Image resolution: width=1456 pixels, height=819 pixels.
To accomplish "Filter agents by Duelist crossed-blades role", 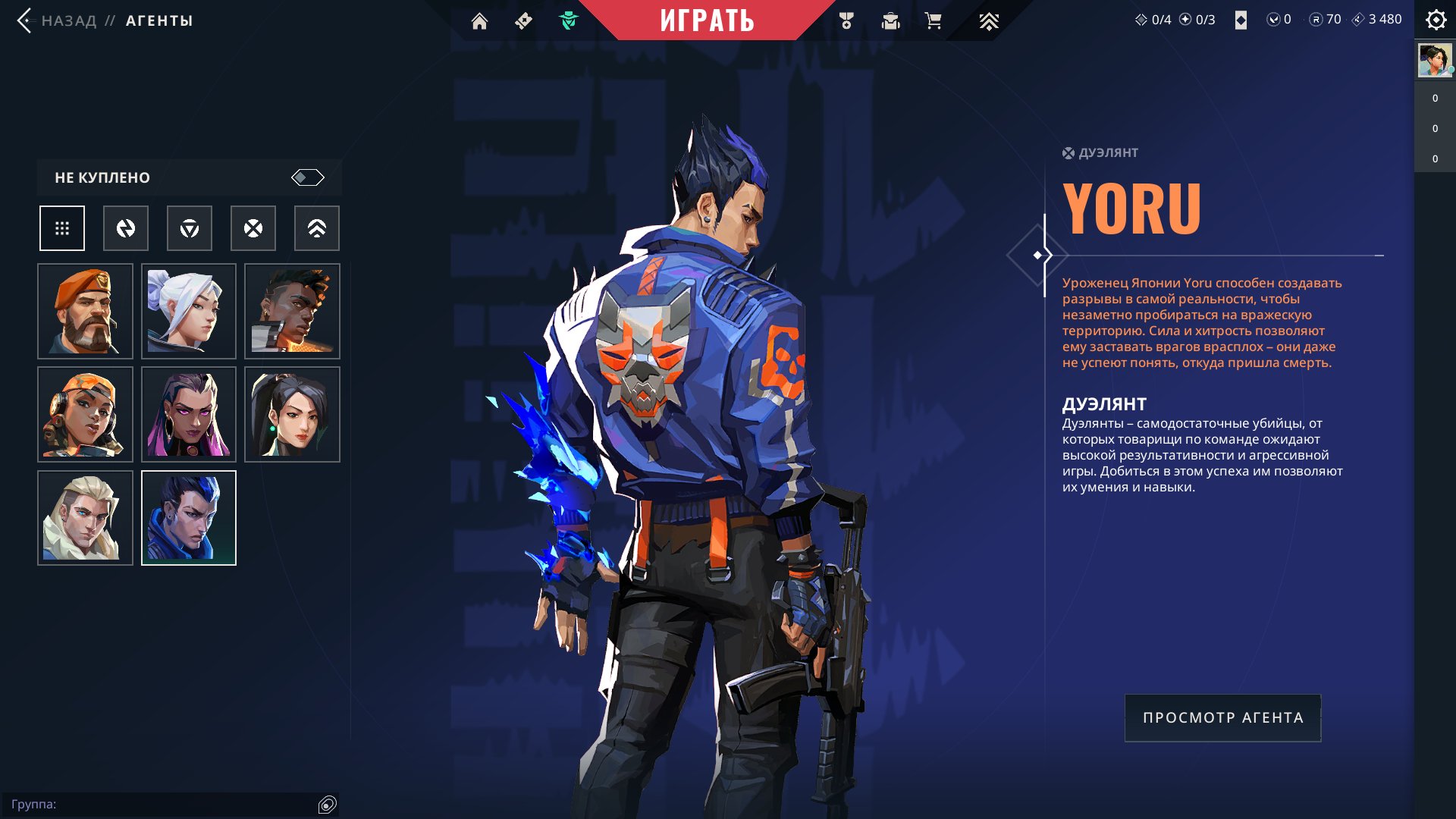I will (x=253, y=228).
